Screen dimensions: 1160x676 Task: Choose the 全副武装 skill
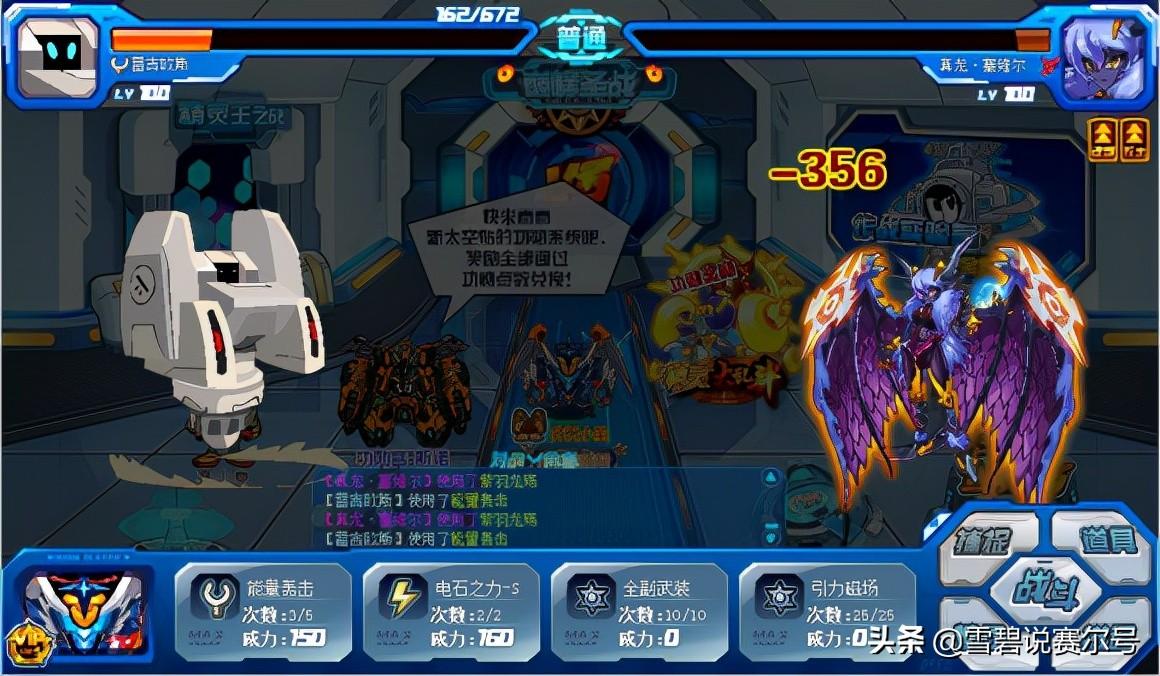coord(639,611)
